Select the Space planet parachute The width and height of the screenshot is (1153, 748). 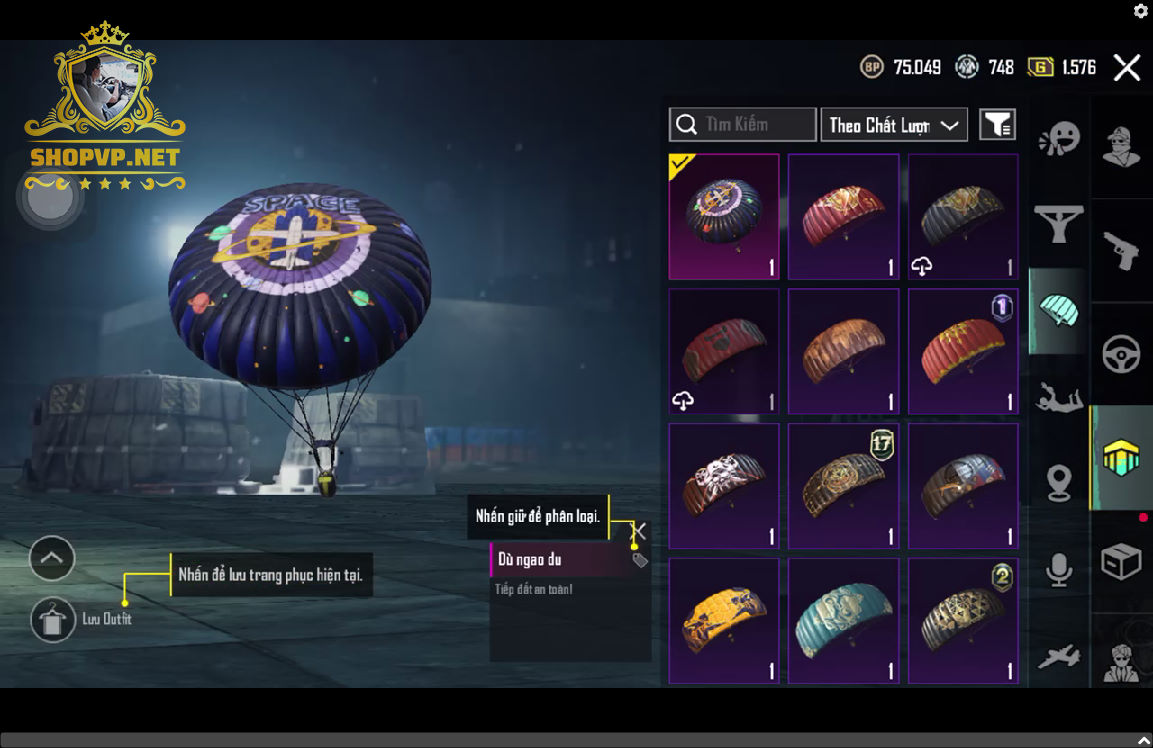tap(724, 216)
